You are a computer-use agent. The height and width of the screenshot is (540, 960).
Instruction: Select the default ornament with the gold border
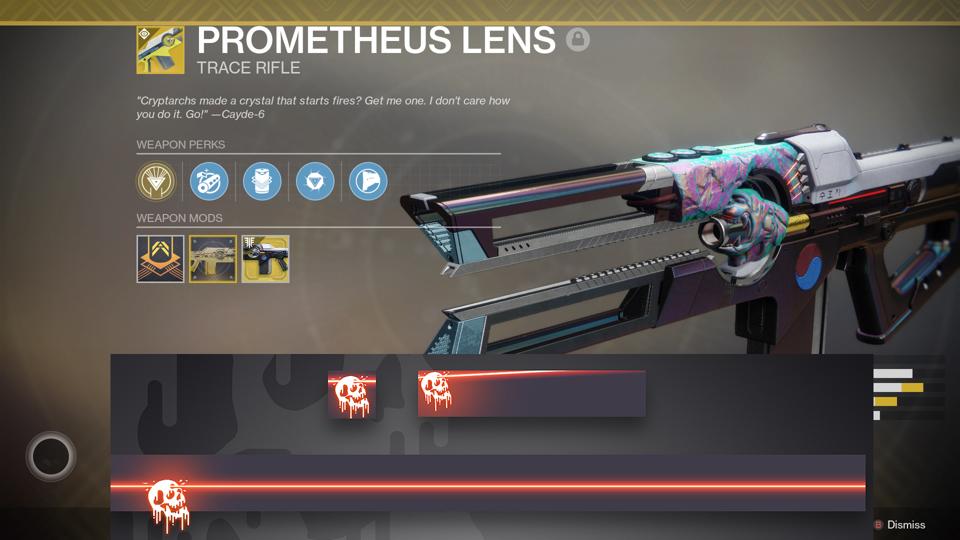[213, 259]
